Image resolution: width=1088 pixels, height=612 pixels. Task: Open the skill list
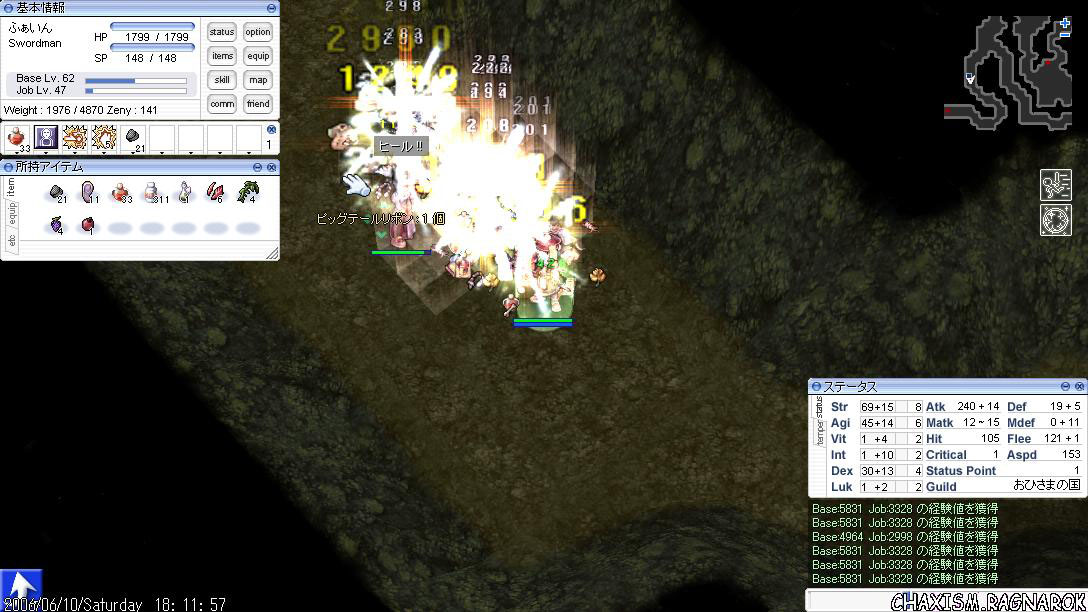222,80
